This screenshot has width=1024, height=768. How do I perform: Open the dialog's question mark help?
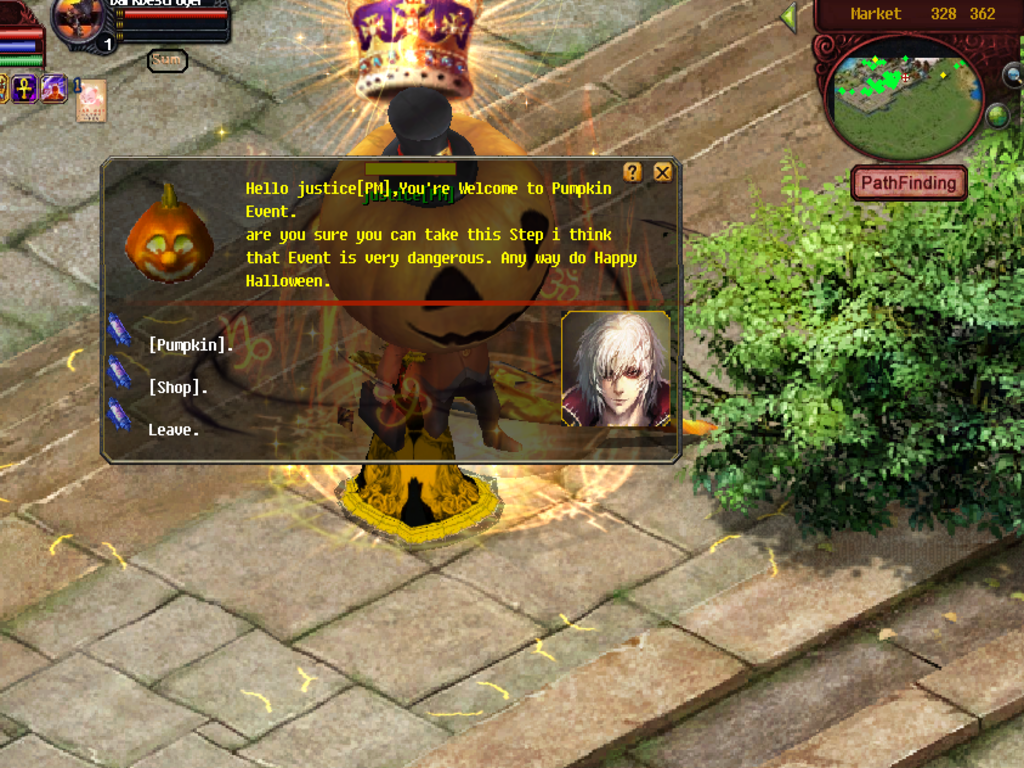(632, 172)
